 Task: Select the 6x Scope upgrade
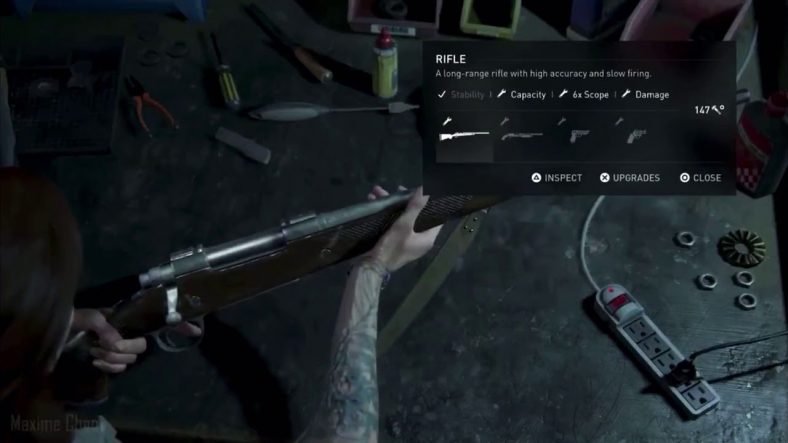[585, 95]
